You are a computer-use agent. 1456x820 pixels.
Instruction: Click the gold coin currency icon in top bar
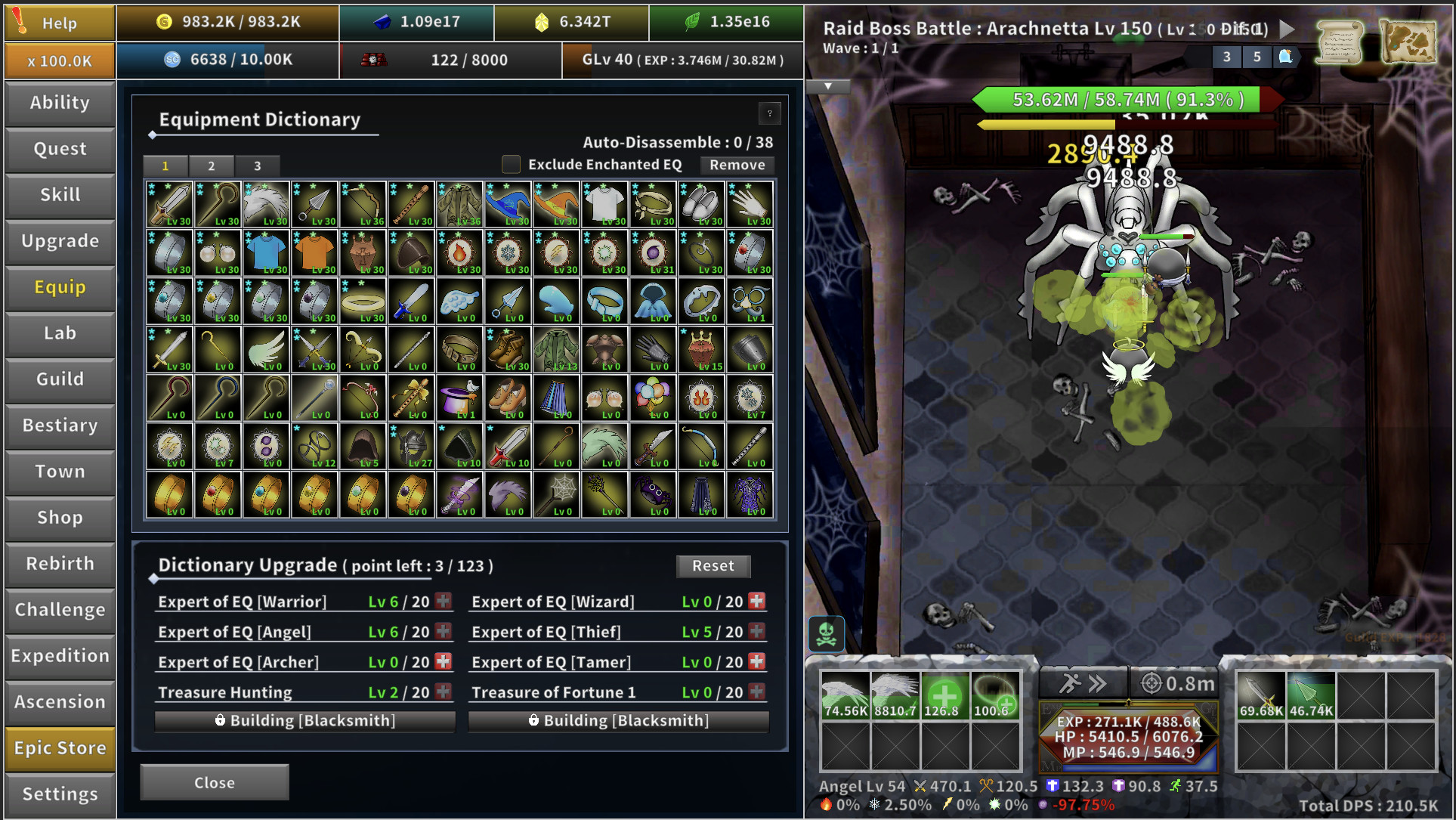tap(162, 20)
